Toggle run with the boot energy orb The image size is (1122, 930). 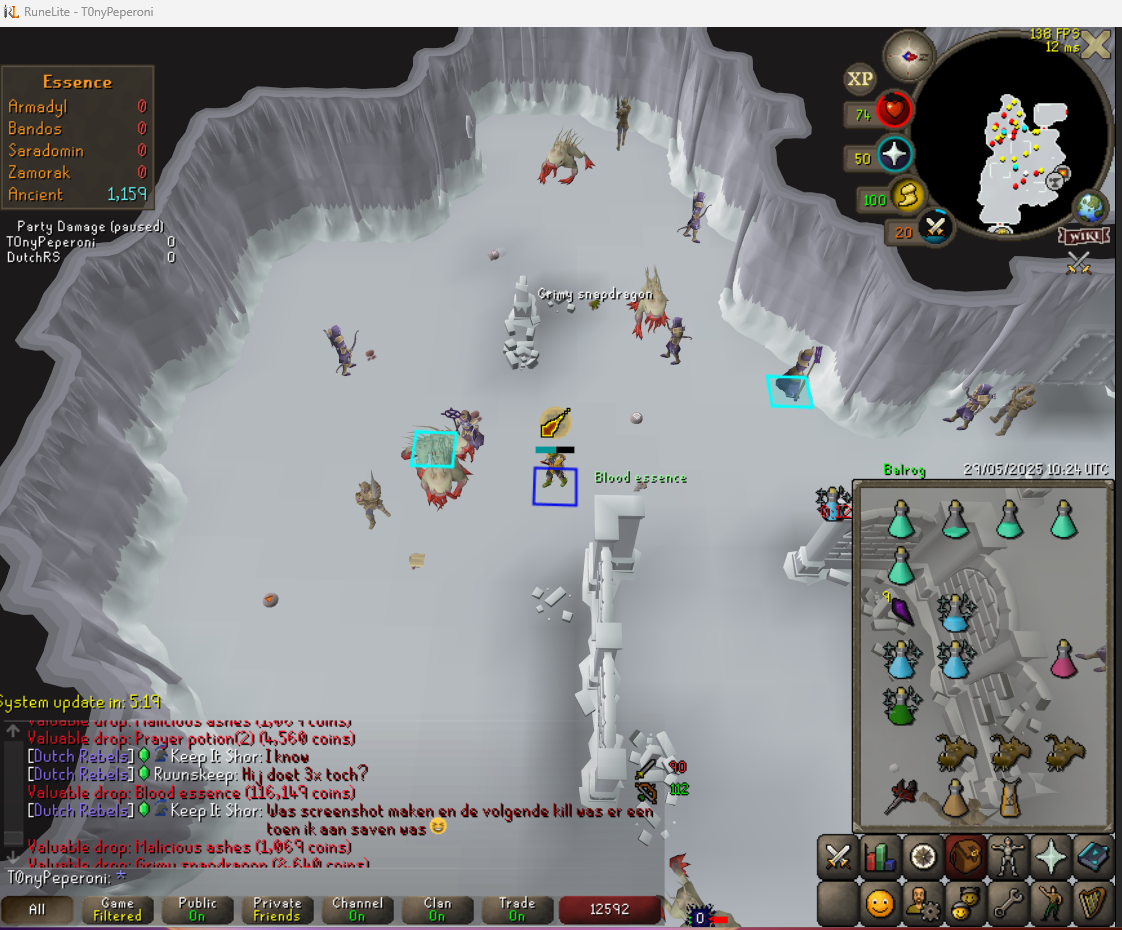[908, 197]
